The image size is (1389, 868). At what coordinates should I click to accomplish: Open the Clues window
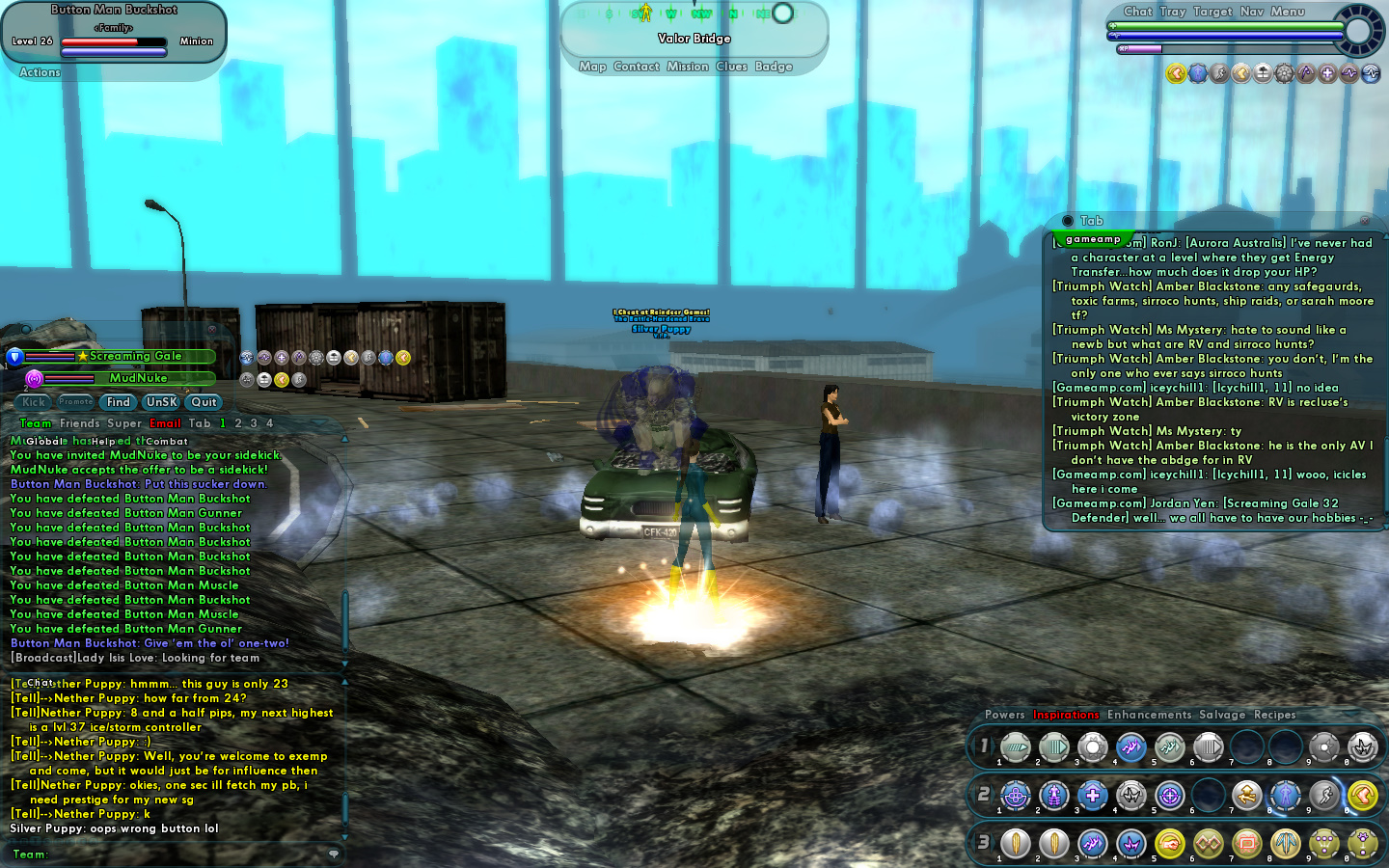pyautogui.click(x=731, y=67)
